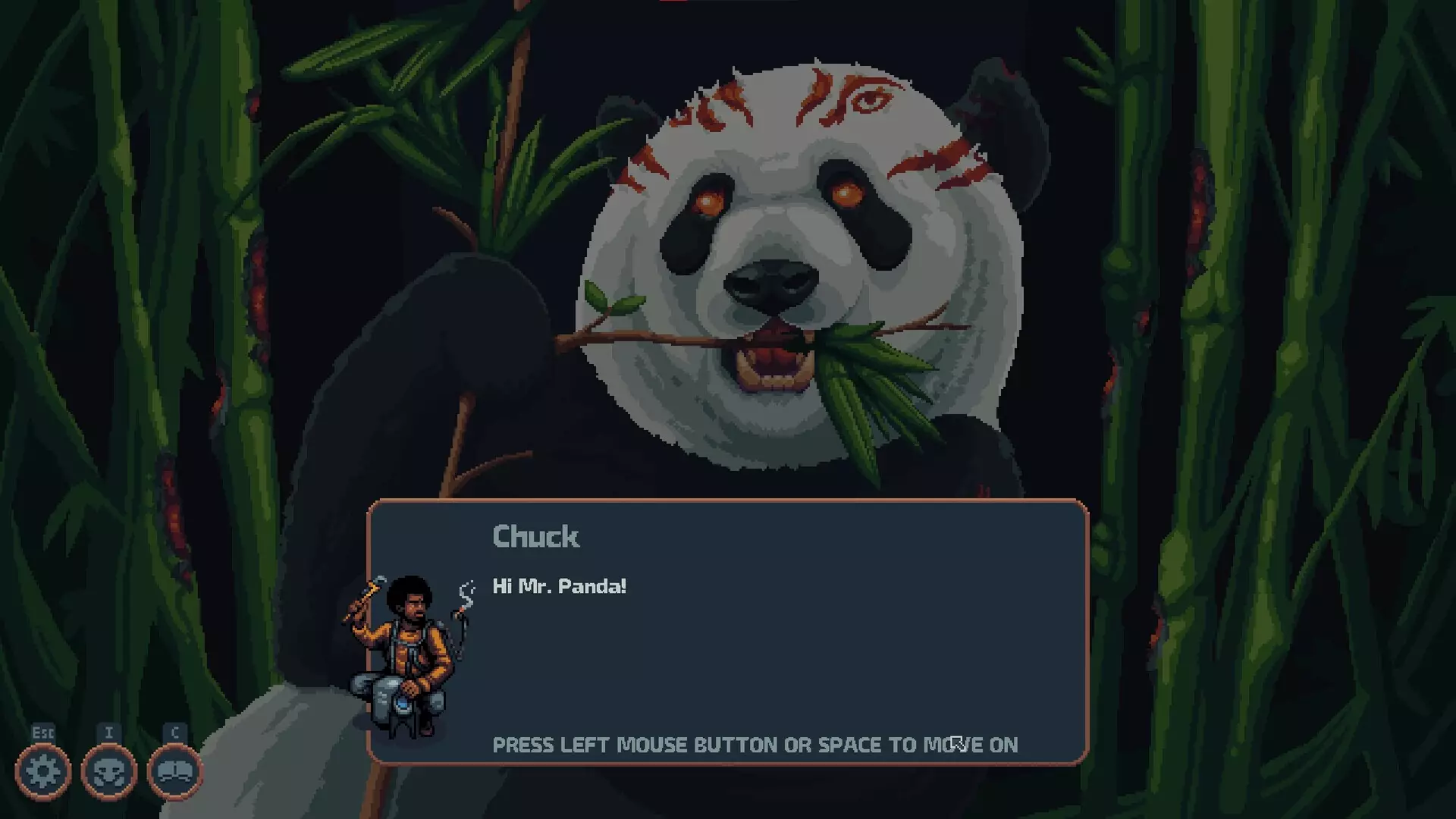1456x819 pixels.
Task: Click the panda's glowing orange left eye
Action: 708,199
